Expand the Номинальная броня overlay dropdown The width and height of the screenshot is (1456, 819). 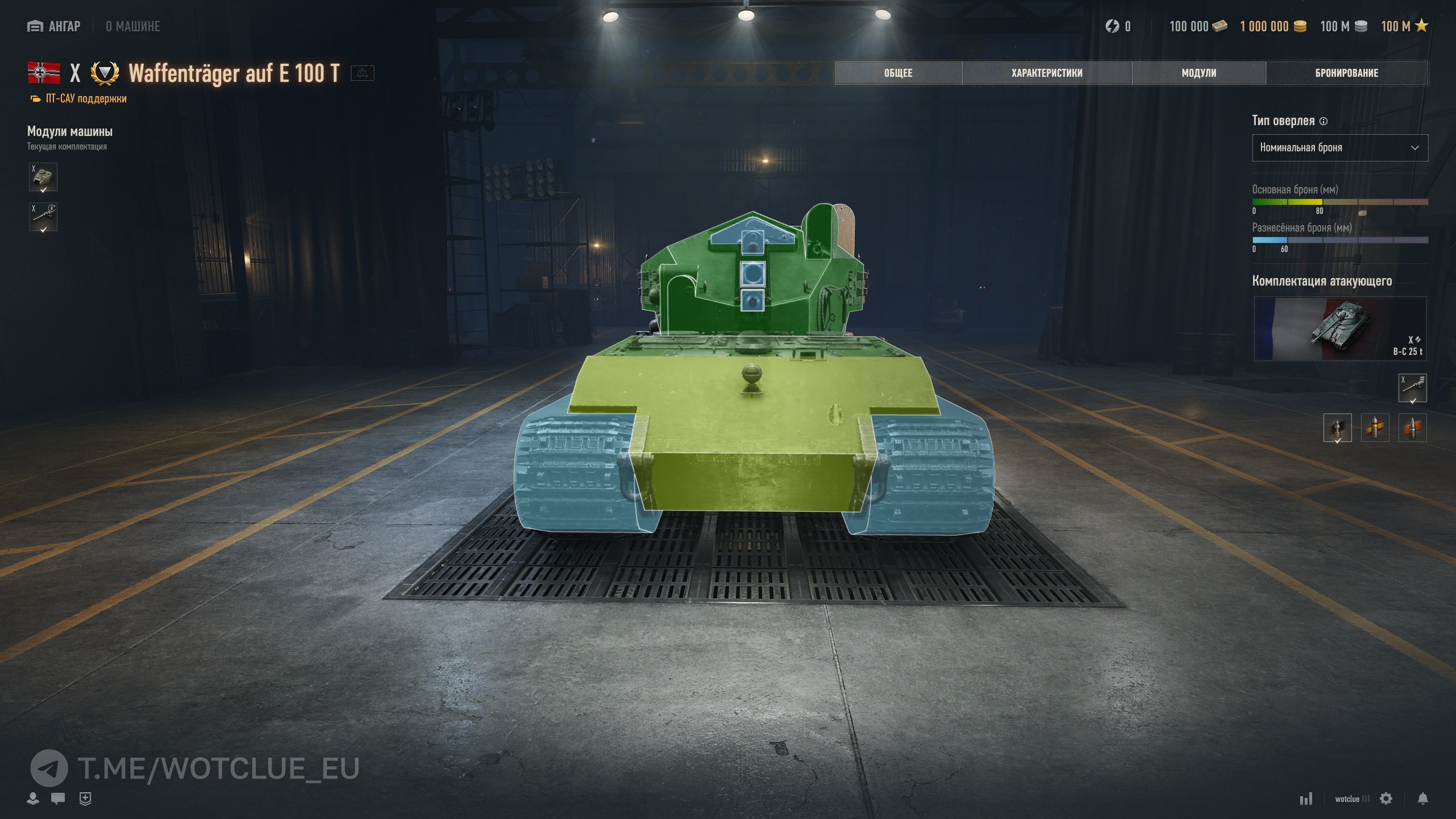tap(1339, 148)
